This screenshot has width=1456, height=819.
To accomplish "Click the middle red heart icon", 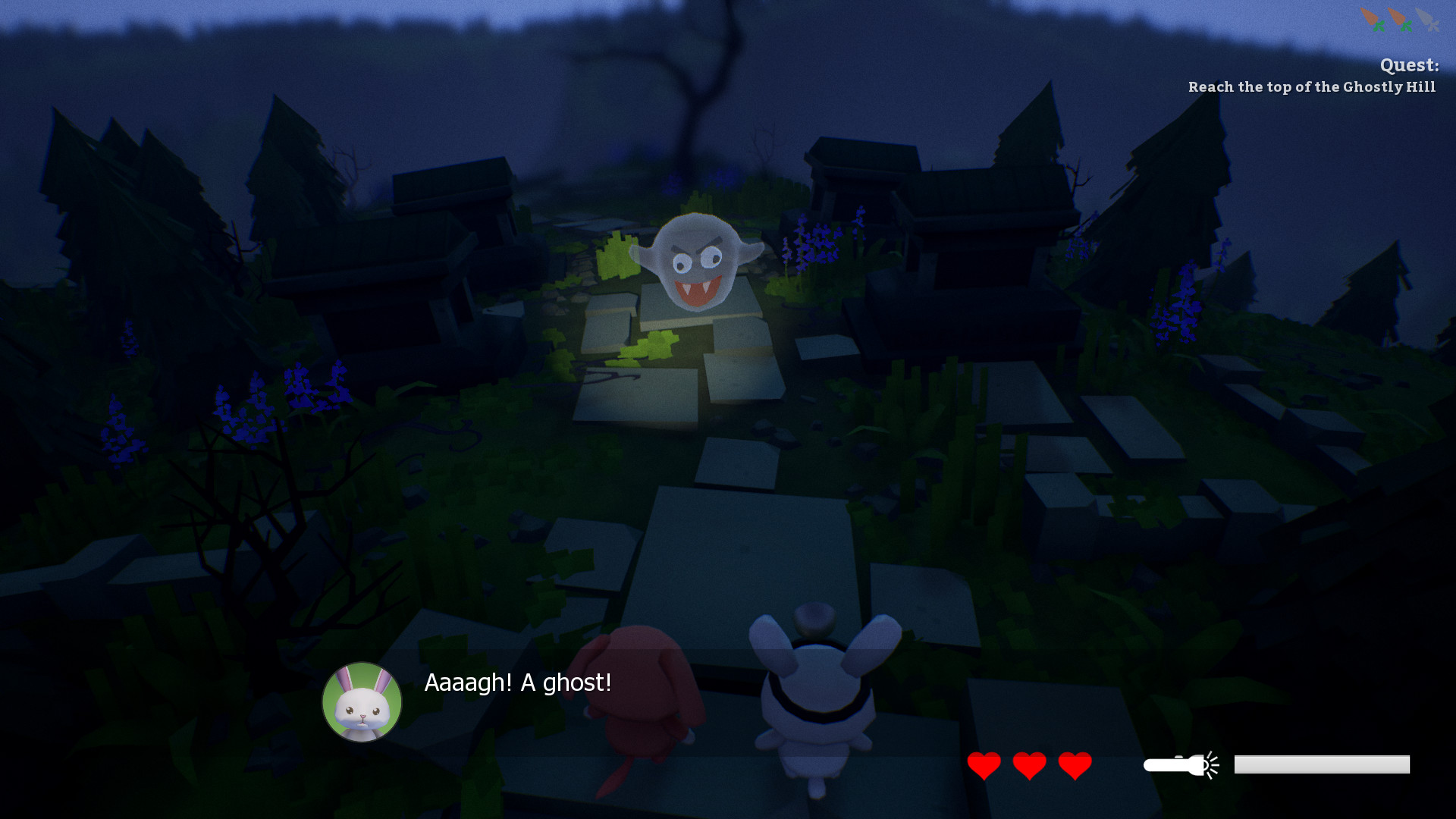I will coord(1028,766).
